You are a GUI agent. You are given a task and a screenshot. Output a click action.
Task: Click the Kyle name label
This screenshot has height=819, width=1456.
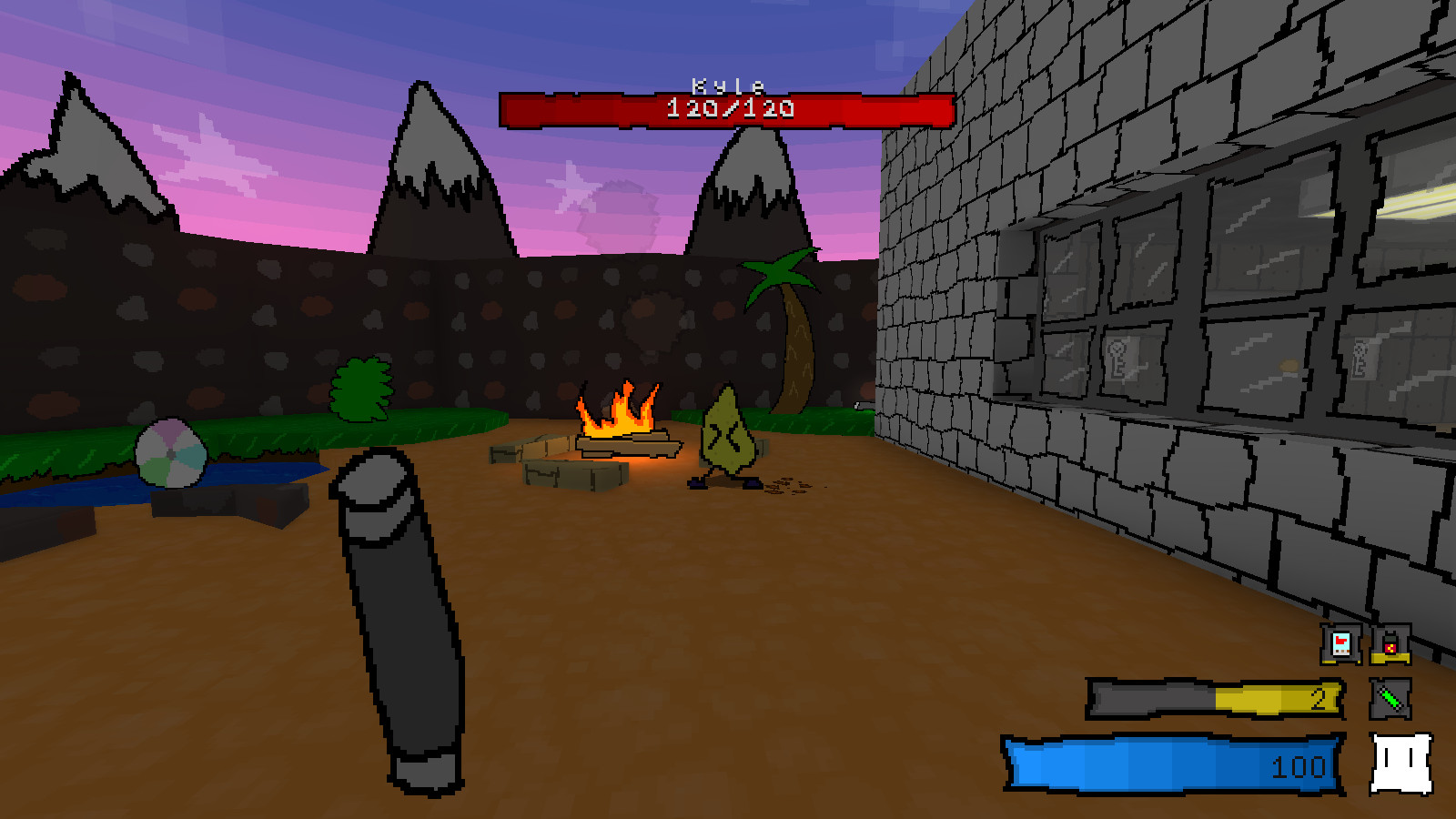pyautogui.click(x=723, y=84)
